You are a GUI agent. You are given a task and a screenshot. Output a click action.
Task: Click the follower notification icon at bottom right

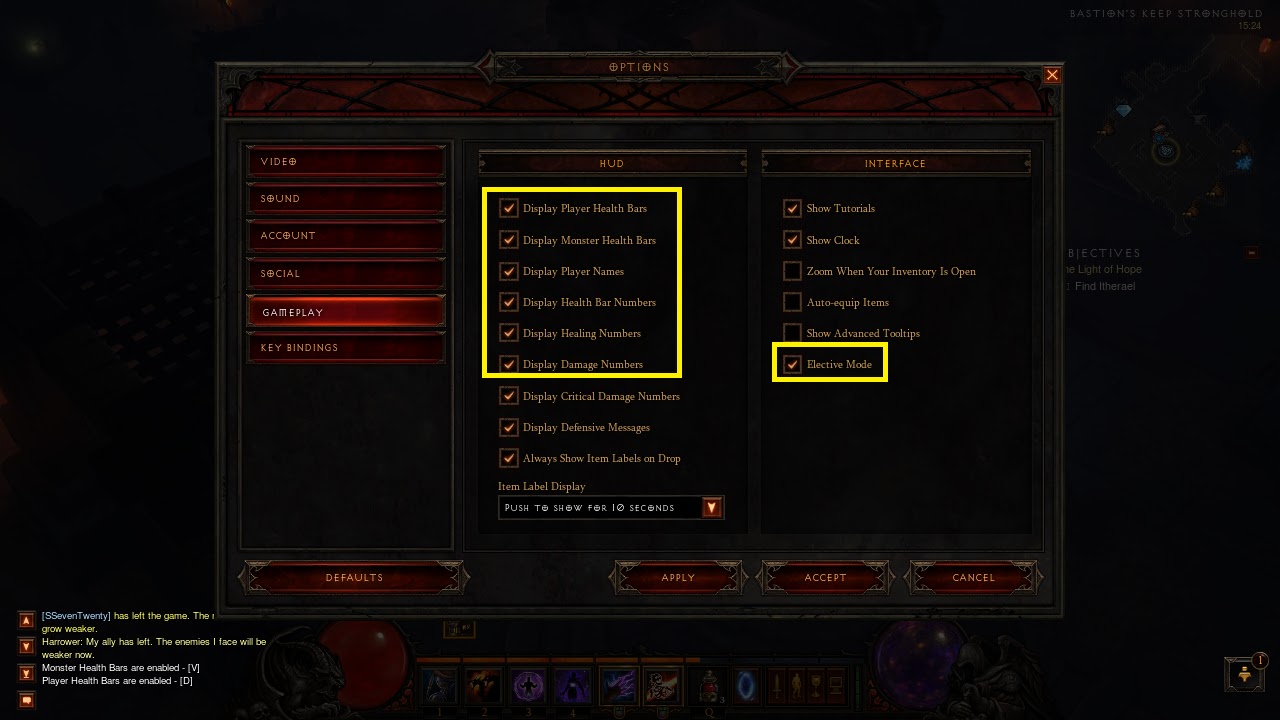[x=1243, y=673]
